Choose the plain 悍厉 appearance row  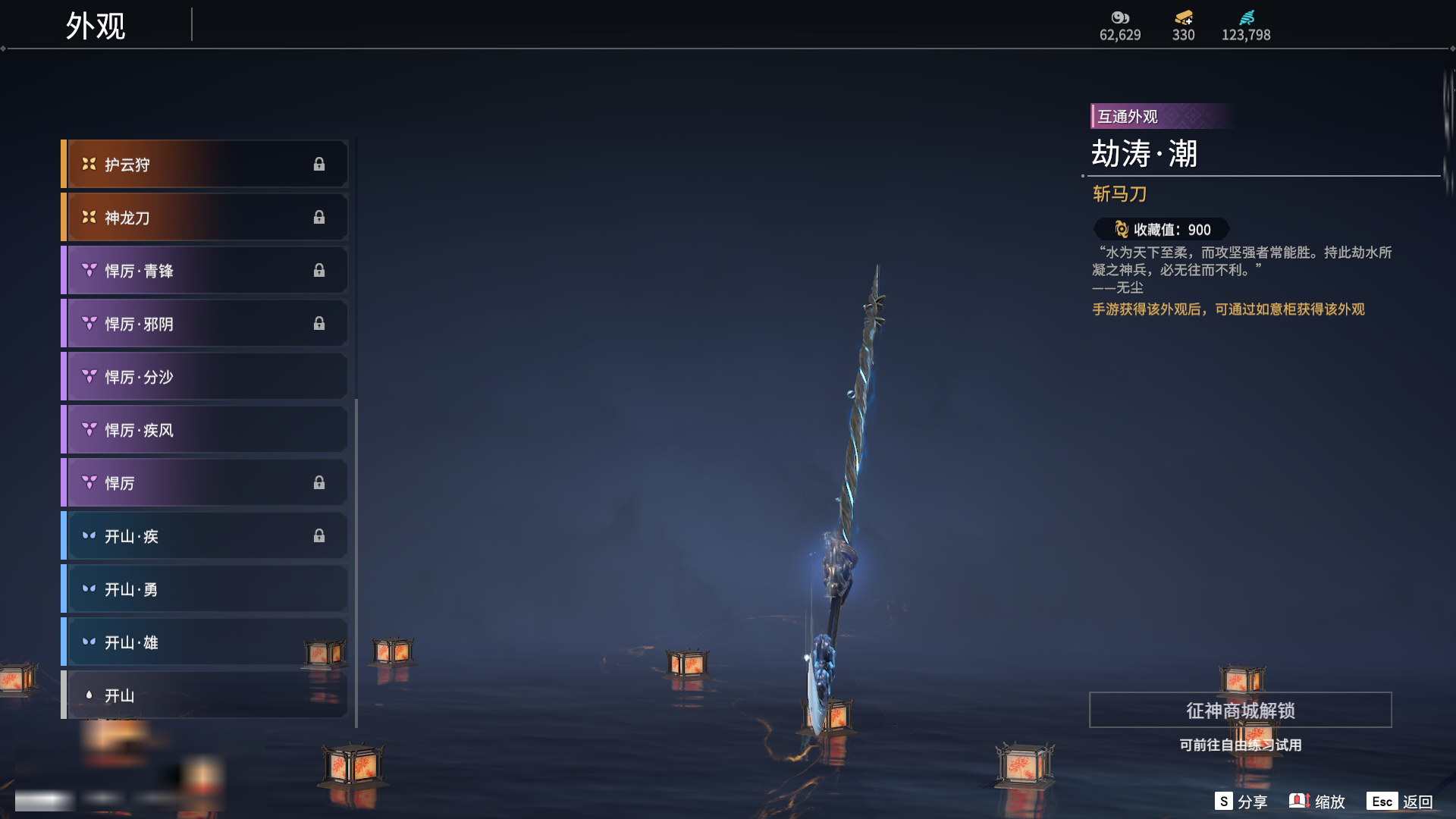pyautogui.click(x=205, y=483)
